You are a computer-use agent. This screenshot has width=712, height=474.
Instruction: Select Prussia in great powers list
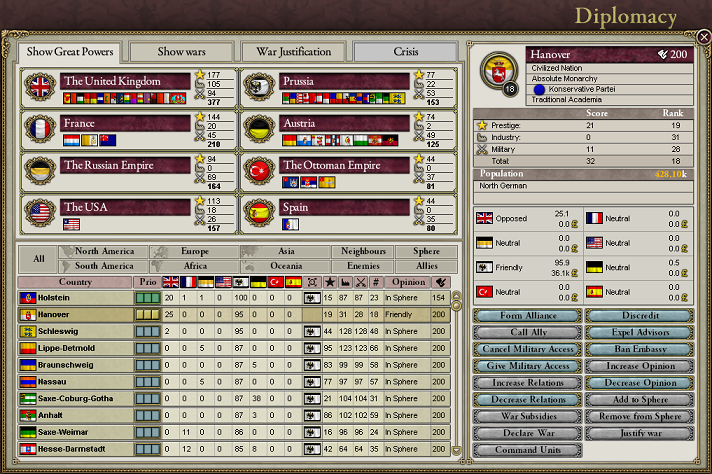345,81
